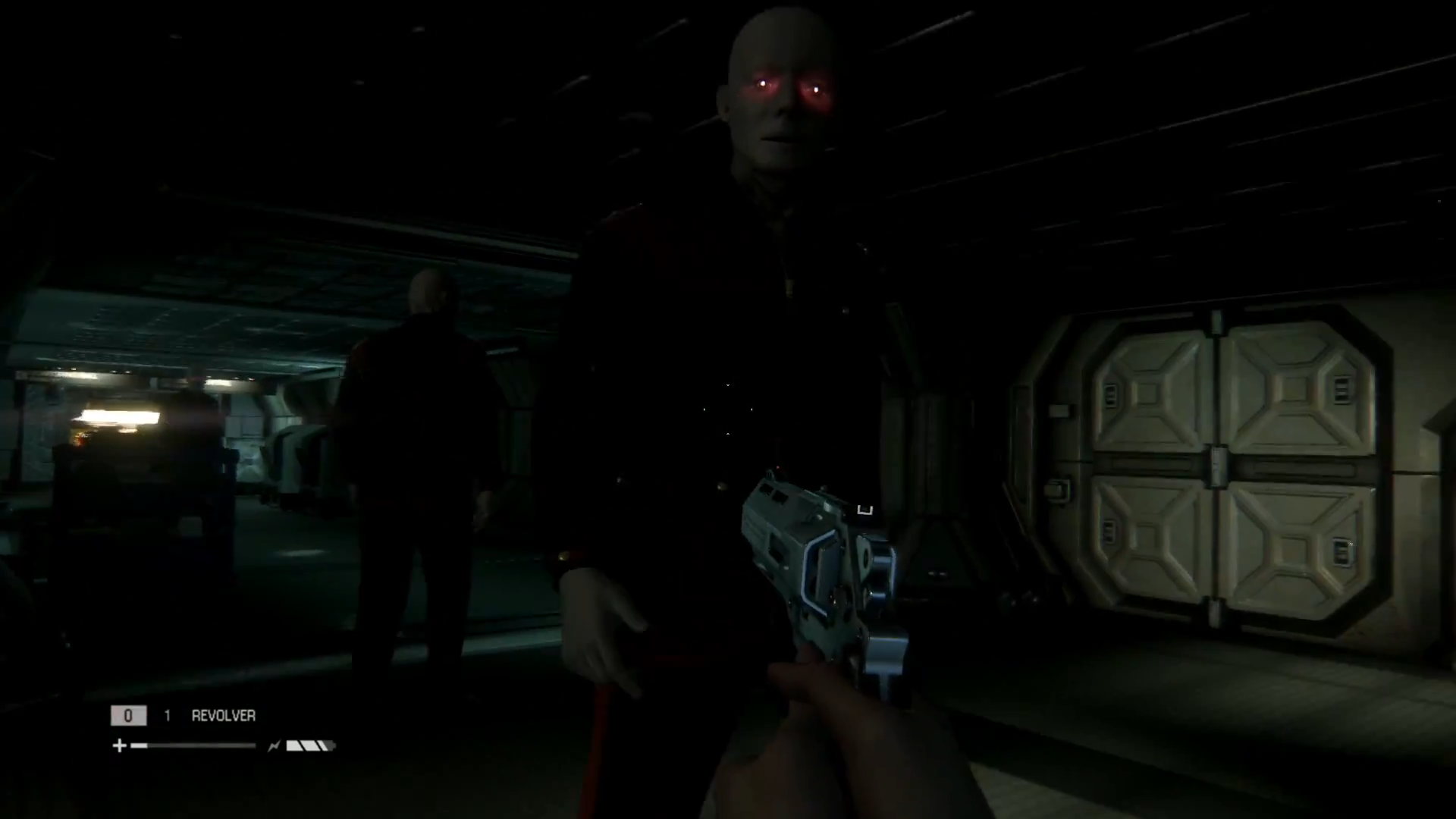Click the health cross icon
Viewport: 1456px width, 819px height.
coord(119,745)
